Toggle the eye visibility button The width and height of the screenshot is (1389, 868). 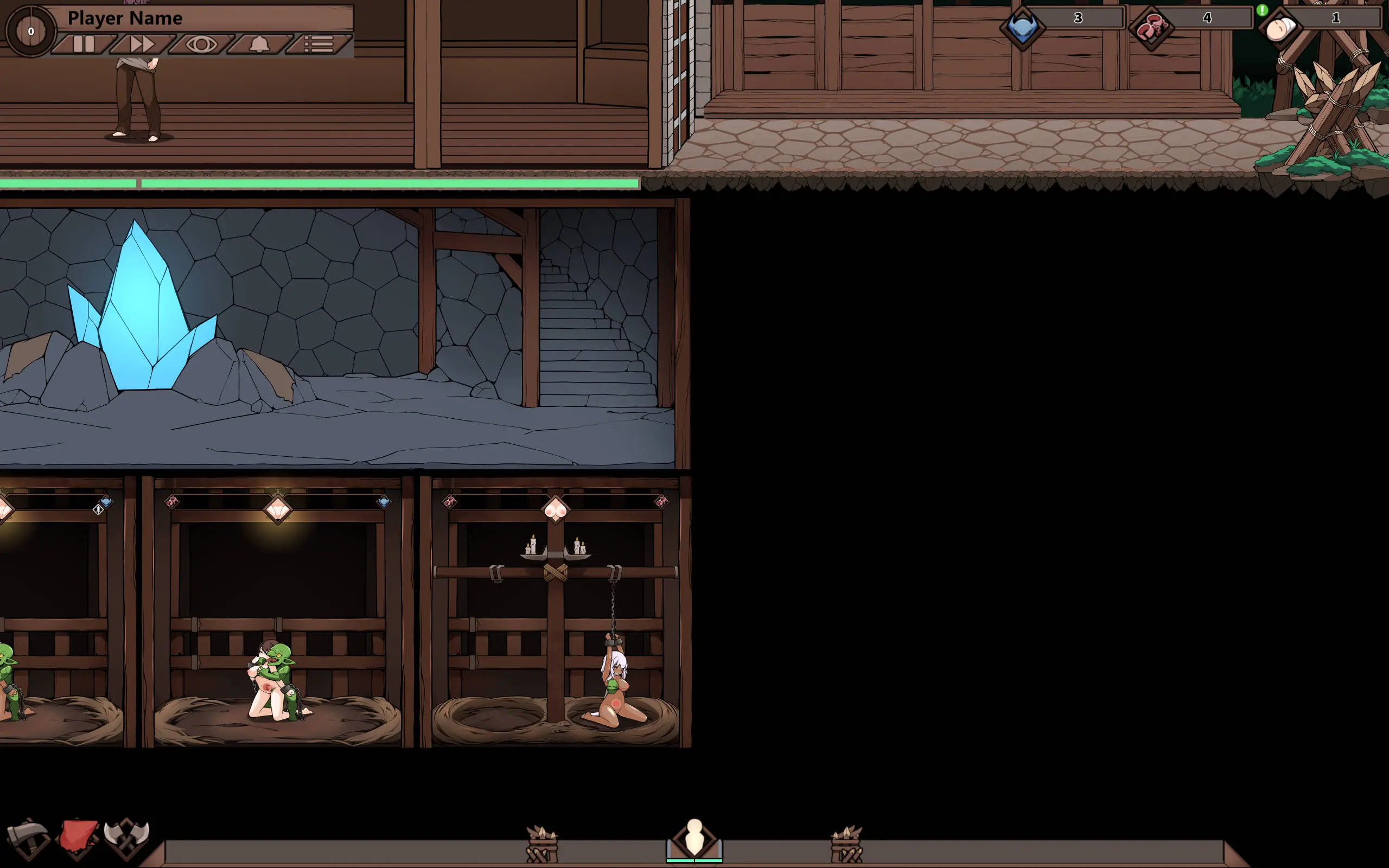201,44
